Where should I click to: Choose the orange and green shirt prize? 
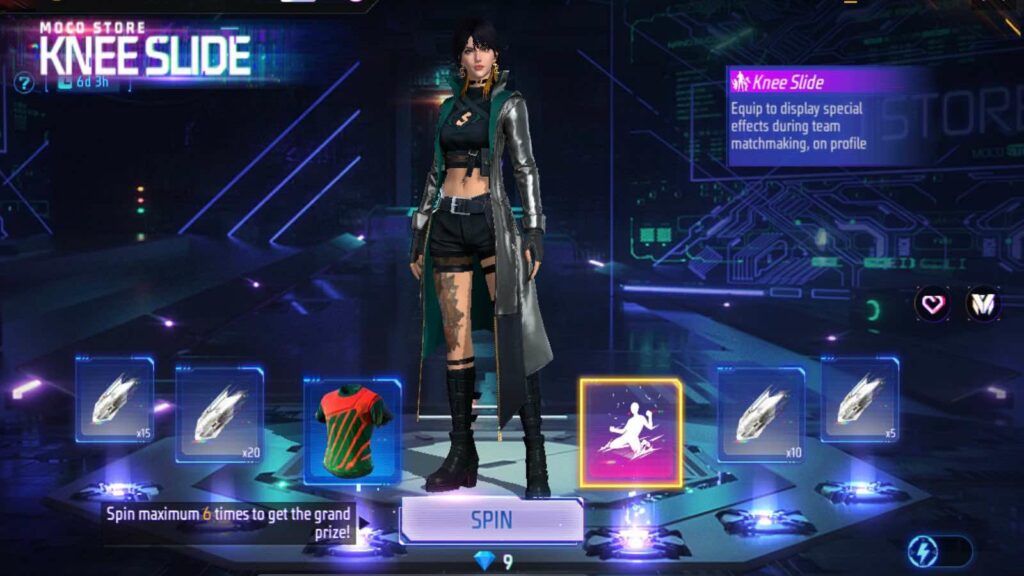pos(351,429)
